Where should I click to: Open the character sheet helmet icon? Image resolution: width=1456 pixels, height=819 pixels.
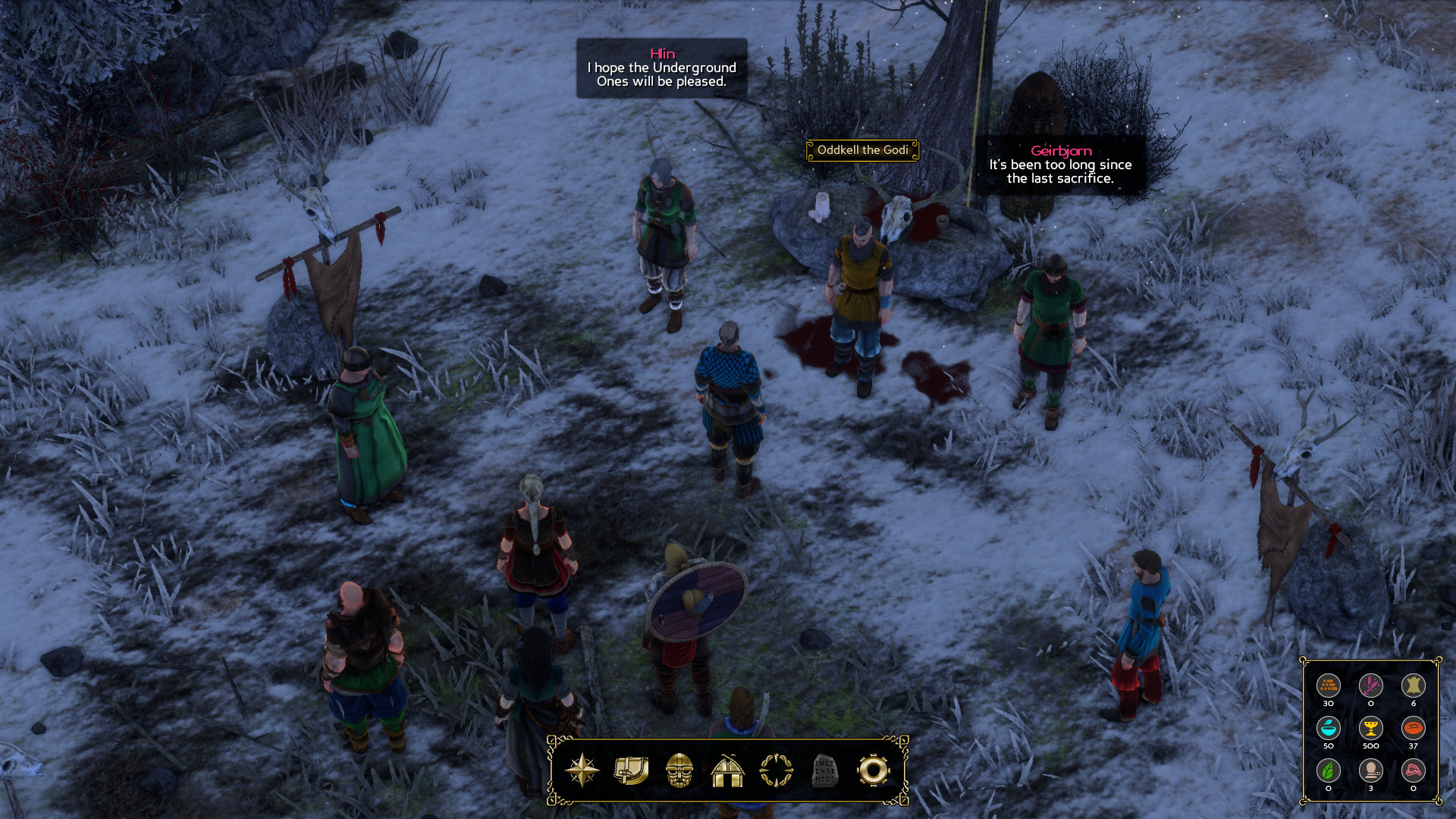679,770
